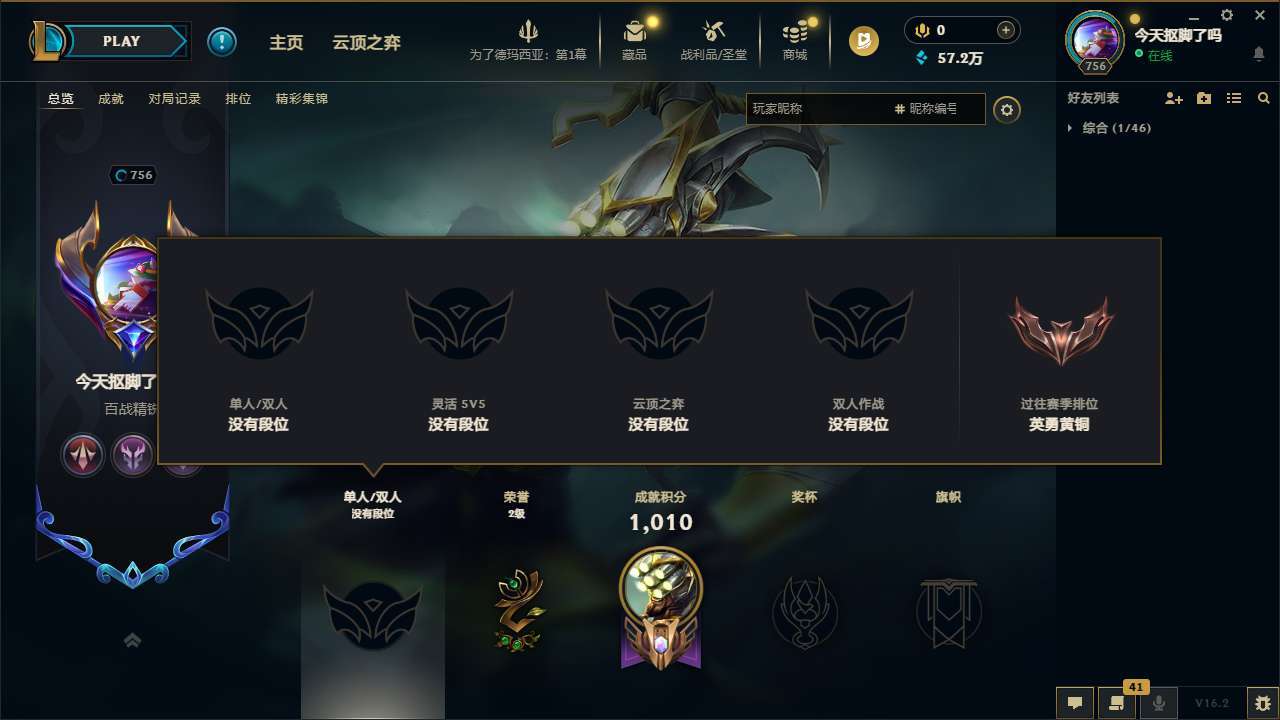Open the 藏品 collection page icon
The image size is (1280, 720).
point(635,32)
